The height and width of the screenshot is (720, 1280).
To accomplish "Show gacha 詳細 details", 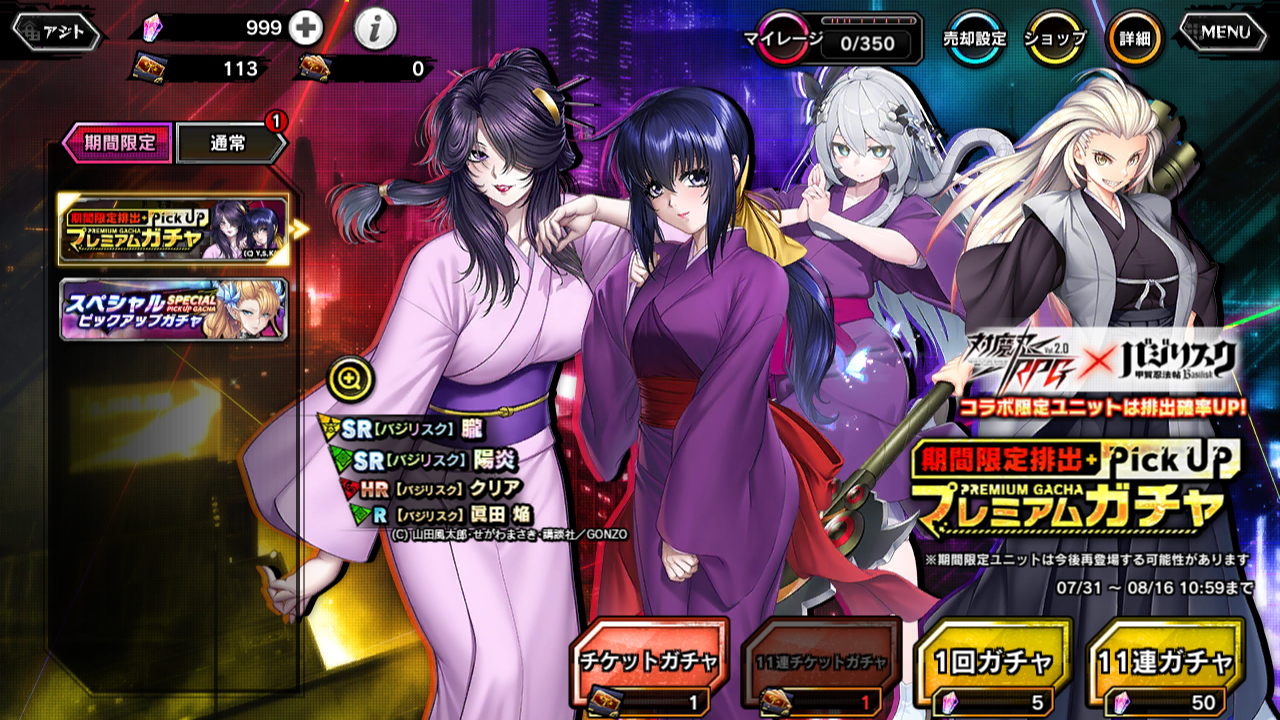I will 1134,39.
